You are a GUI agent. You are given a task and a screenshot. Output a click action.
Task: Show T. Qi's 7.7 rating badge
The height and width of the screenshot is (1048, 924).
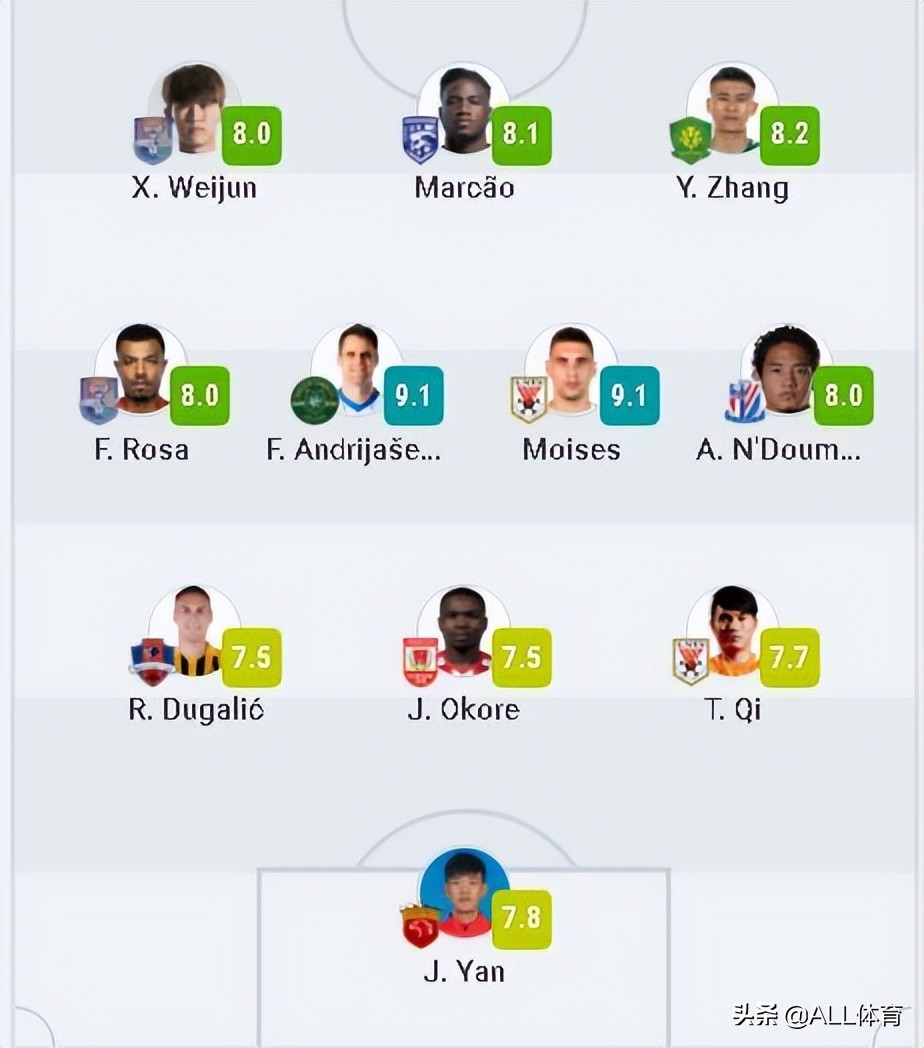pyautogui.click(x=790, y=657)
